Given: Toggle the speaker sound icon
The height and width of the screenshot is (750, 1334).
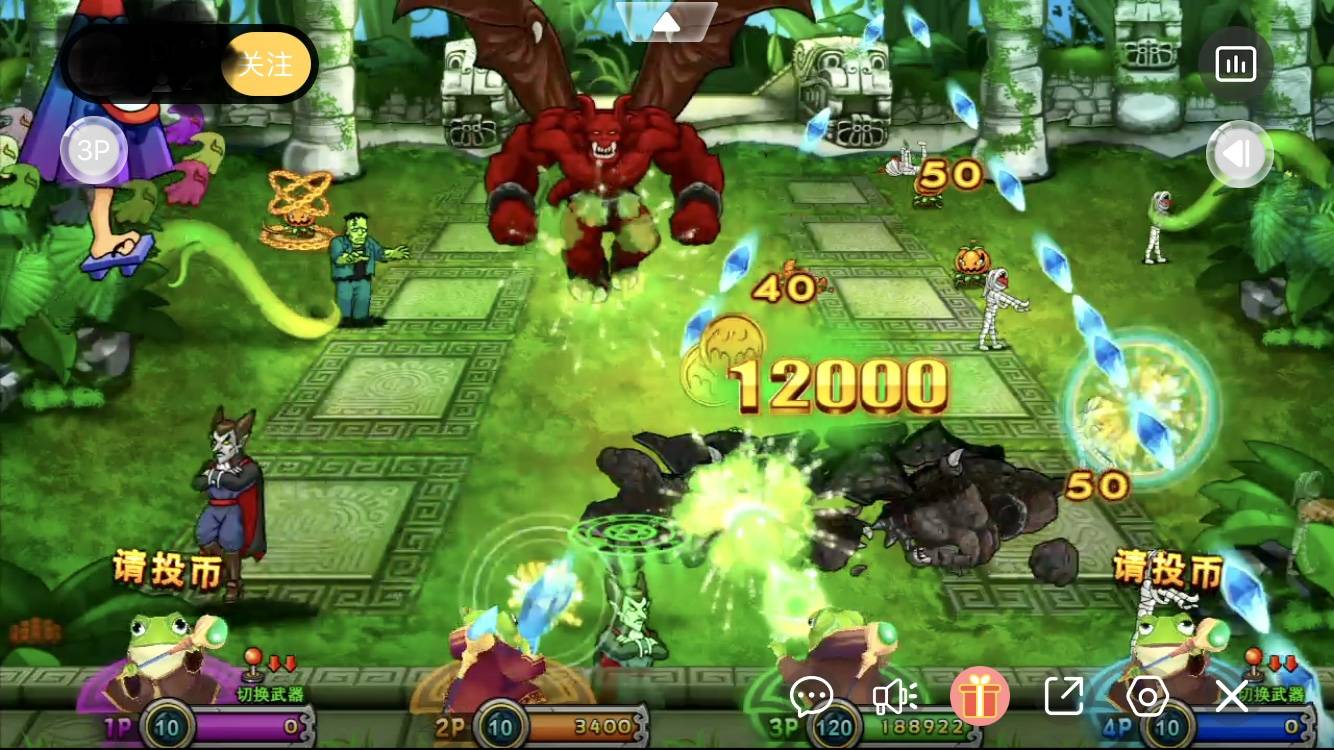Looking at the screenshot, I should [x=895, y=695].
